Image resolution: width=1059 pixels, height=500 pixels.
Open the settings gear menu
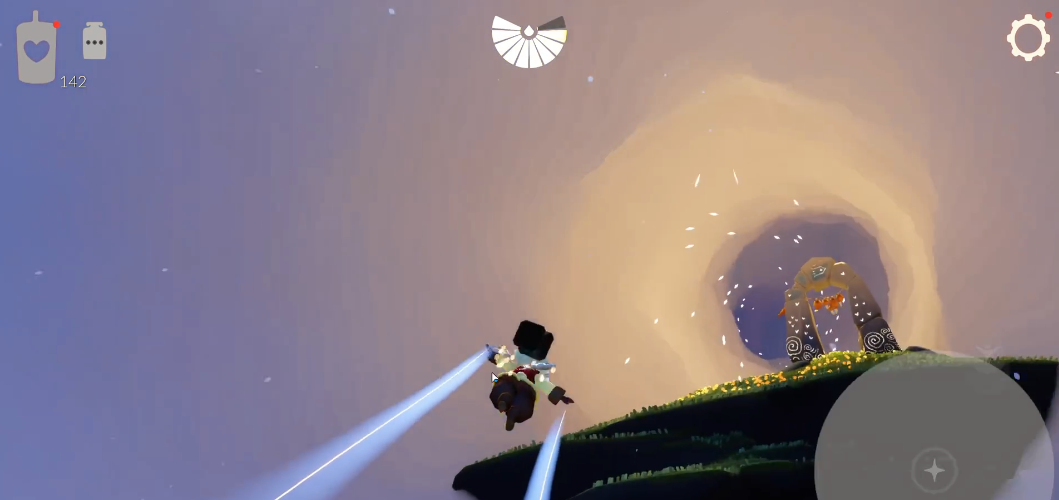coord(1028,38)
